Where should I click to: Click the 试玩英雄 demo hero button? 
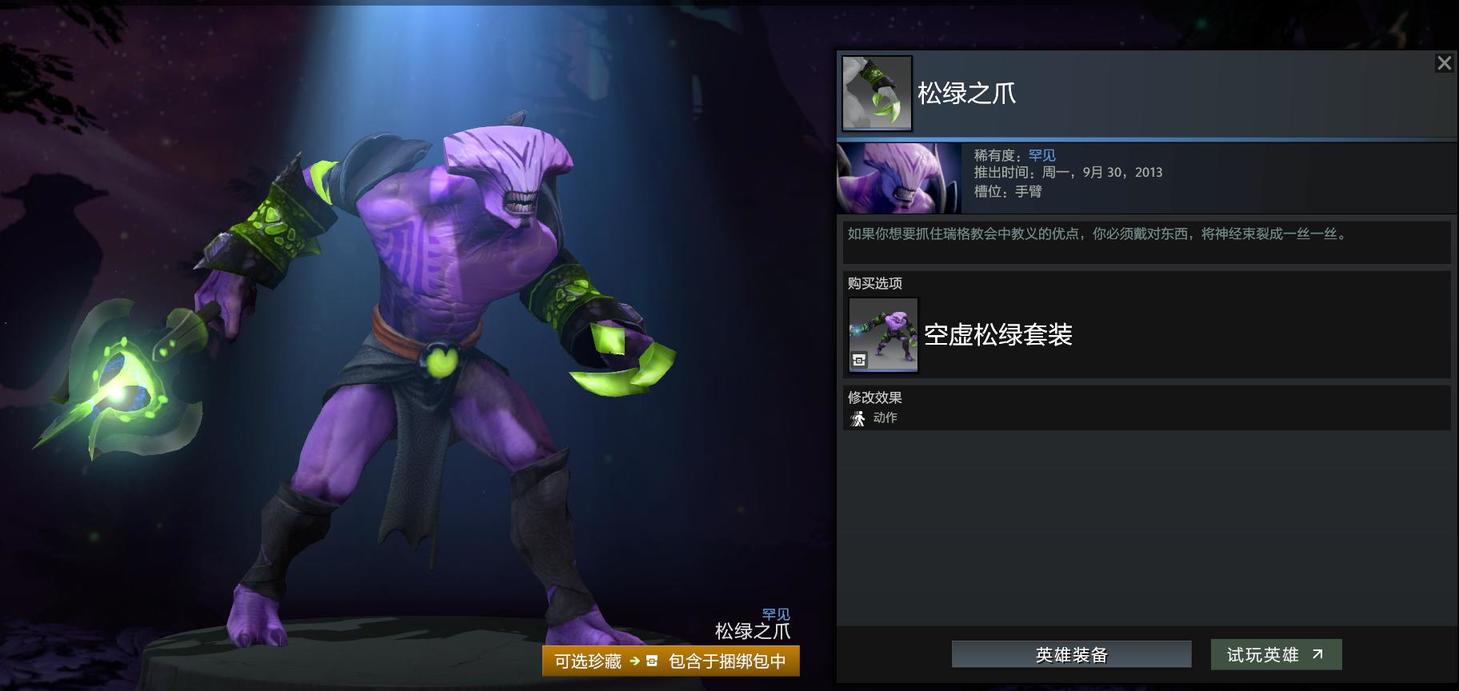pos(1275,655)
